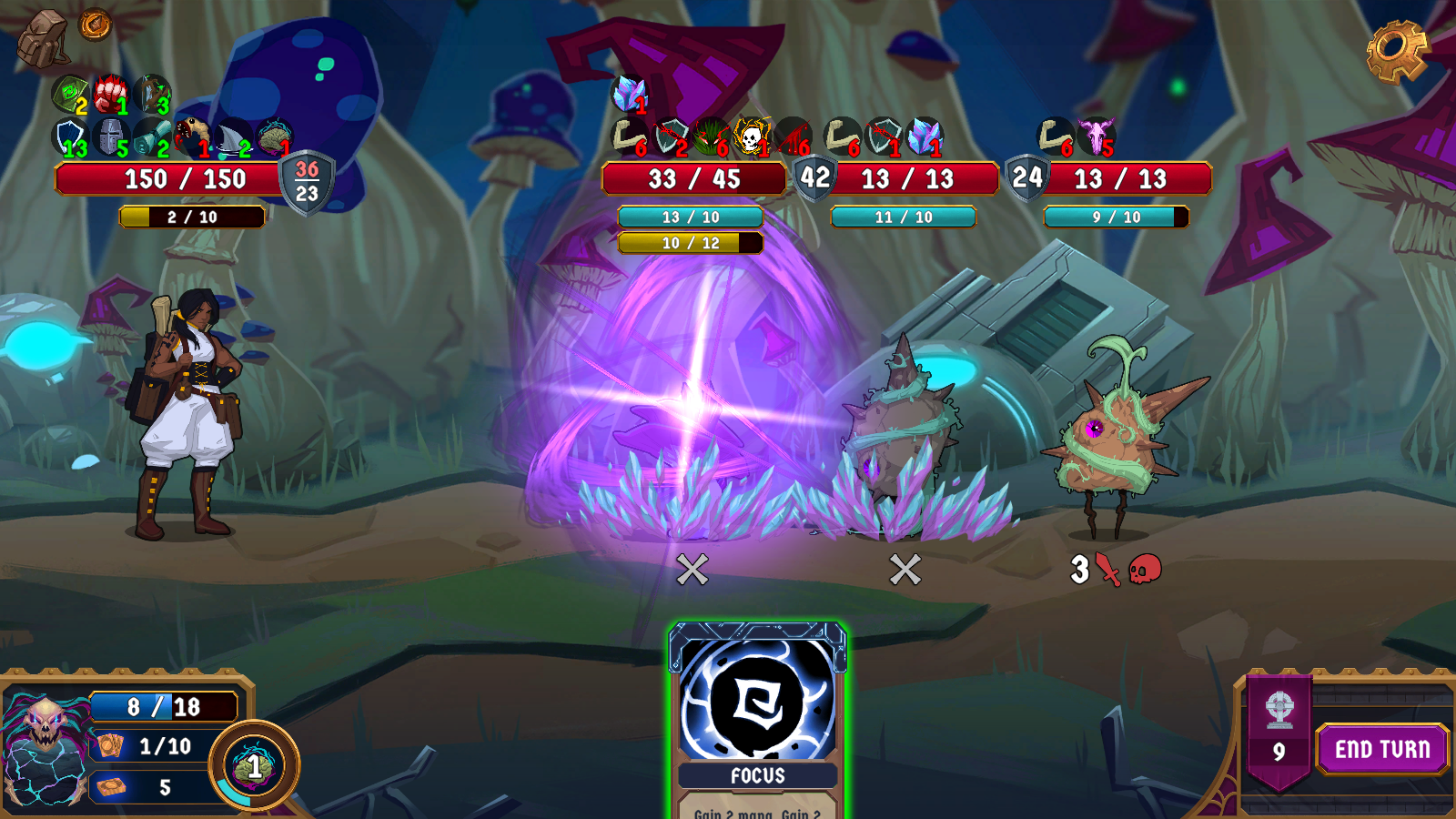Inspect the toothed worm debuff icon
The image size is (1456, 819).
click(x=192, y=136)
